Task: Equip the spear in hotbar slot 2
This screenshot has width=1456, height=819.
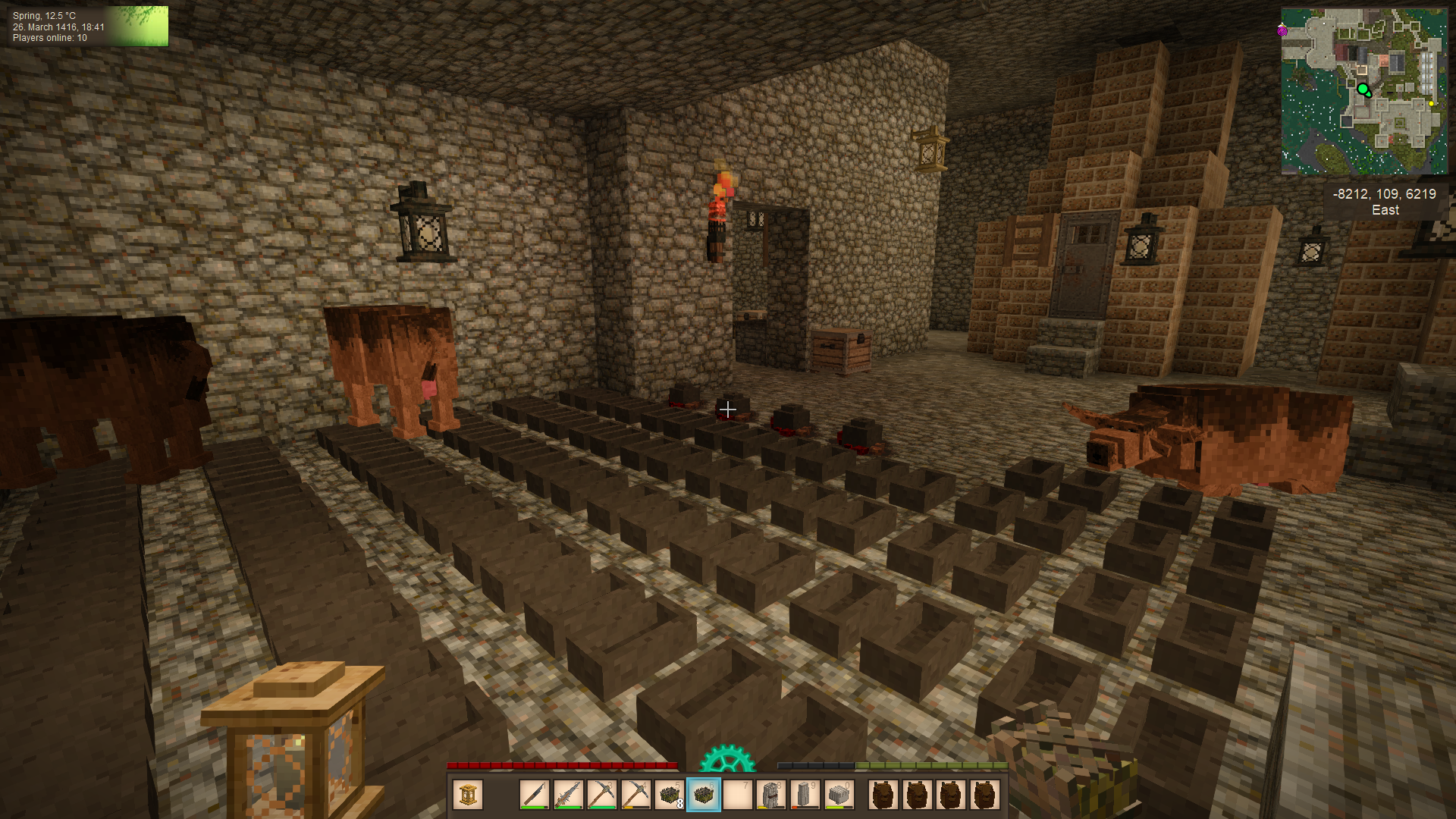Action: pyautogui.click(x=568, y=795)
